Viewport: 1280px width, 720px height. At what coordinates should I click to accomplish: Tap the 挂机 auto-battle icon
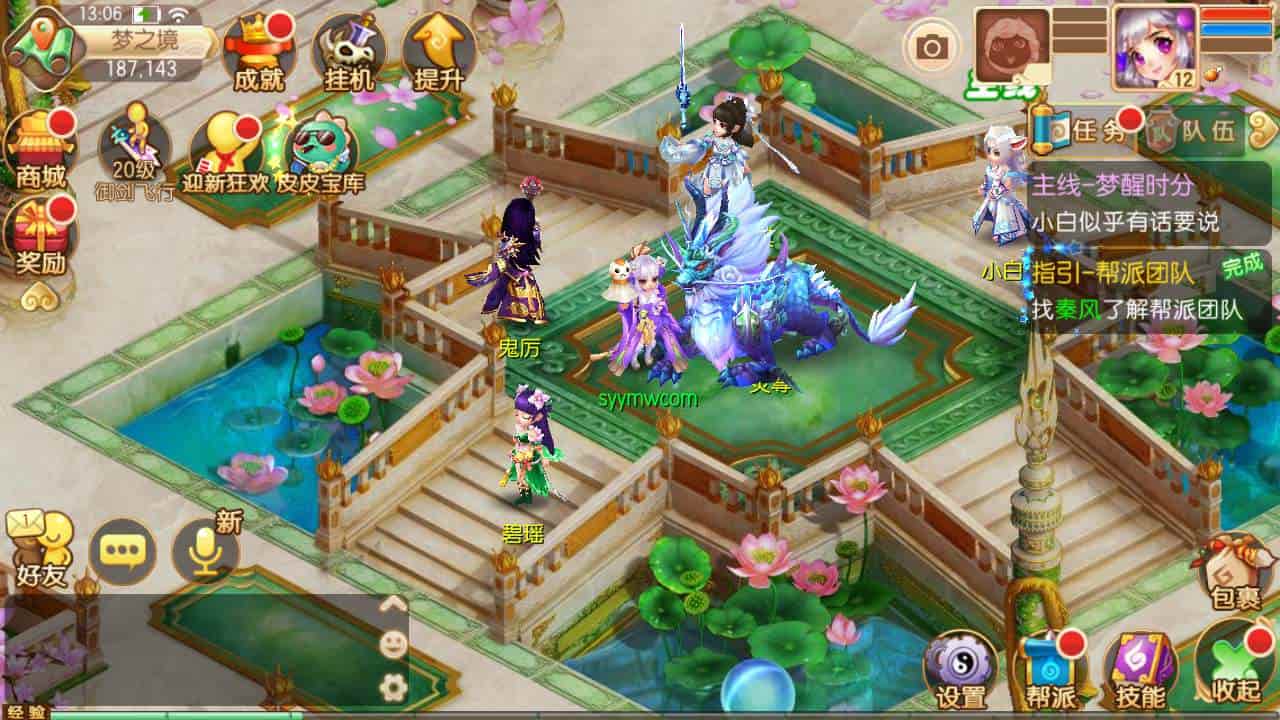click(349, 52)
